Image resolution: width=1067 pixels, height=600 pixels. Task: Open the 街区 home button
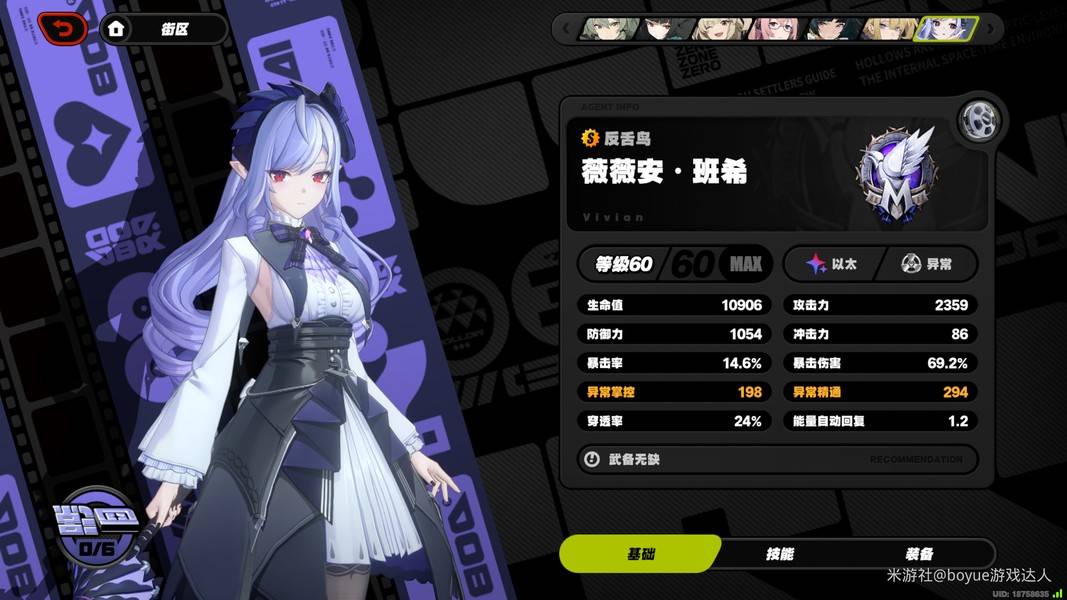pos(163,29)
